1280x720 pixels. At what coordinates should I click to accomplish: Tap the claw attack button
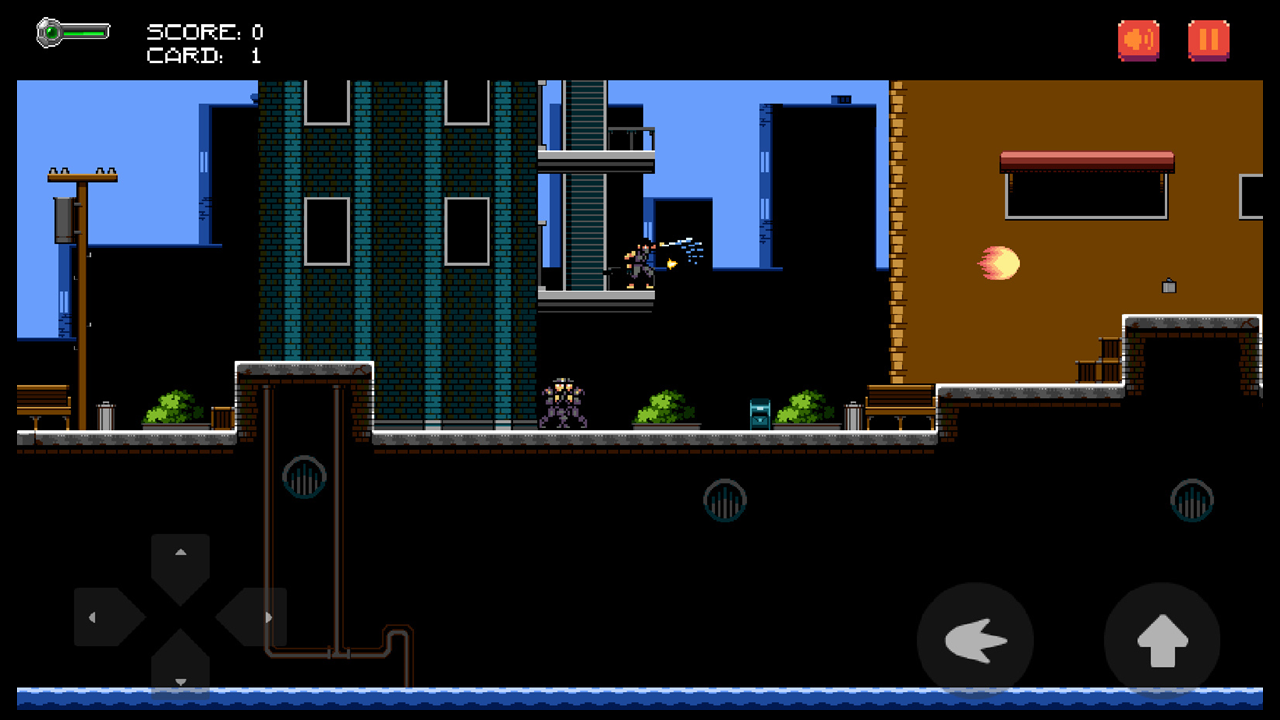[975, 640]
